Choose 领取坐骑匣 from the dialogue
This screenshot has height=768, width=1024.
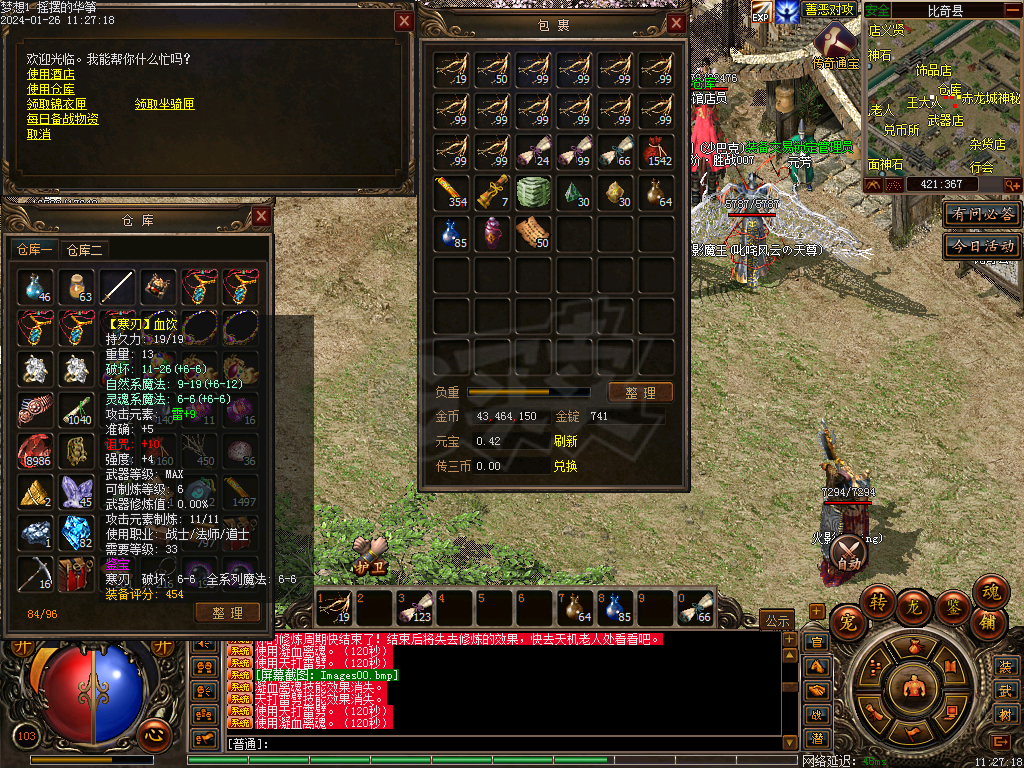pyautogui.click(x=164, y=104)
